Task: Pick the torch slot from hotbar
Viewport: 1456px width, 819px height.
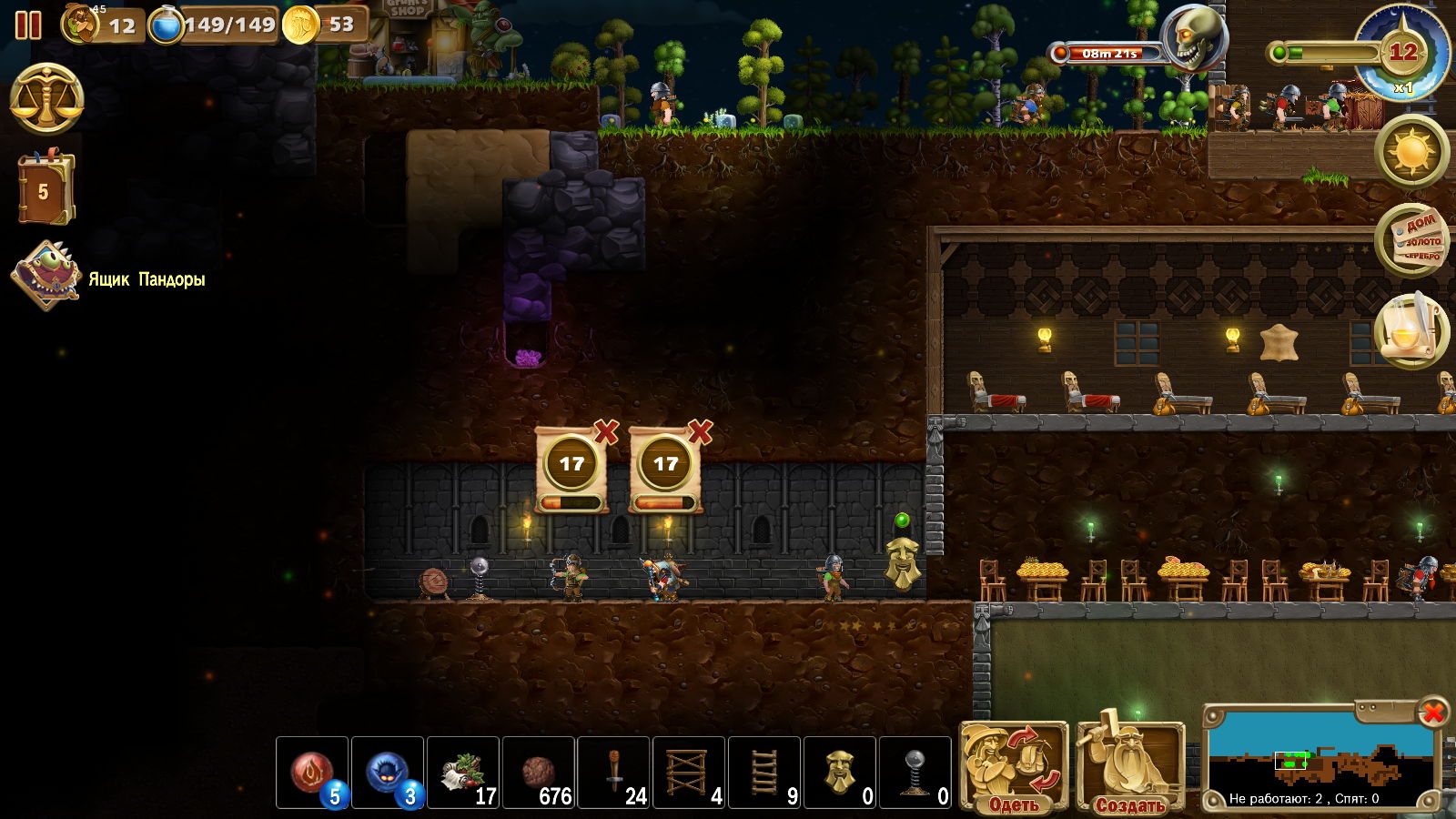Action: pos(614,773)
